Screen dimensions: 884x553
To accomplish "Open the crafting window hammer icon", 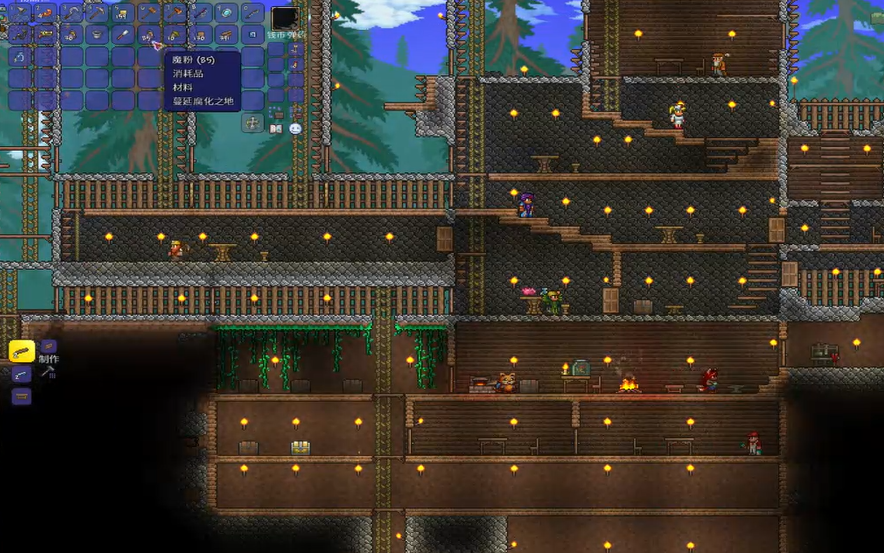I will click(47, 373).
